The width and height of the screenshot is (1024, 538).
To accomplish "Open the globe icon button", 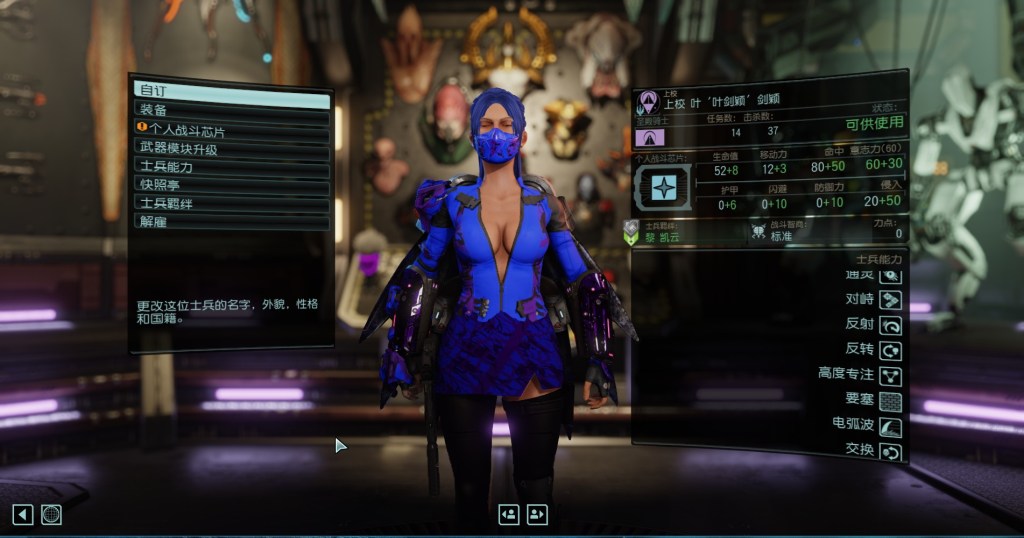I will coord(52,514).
